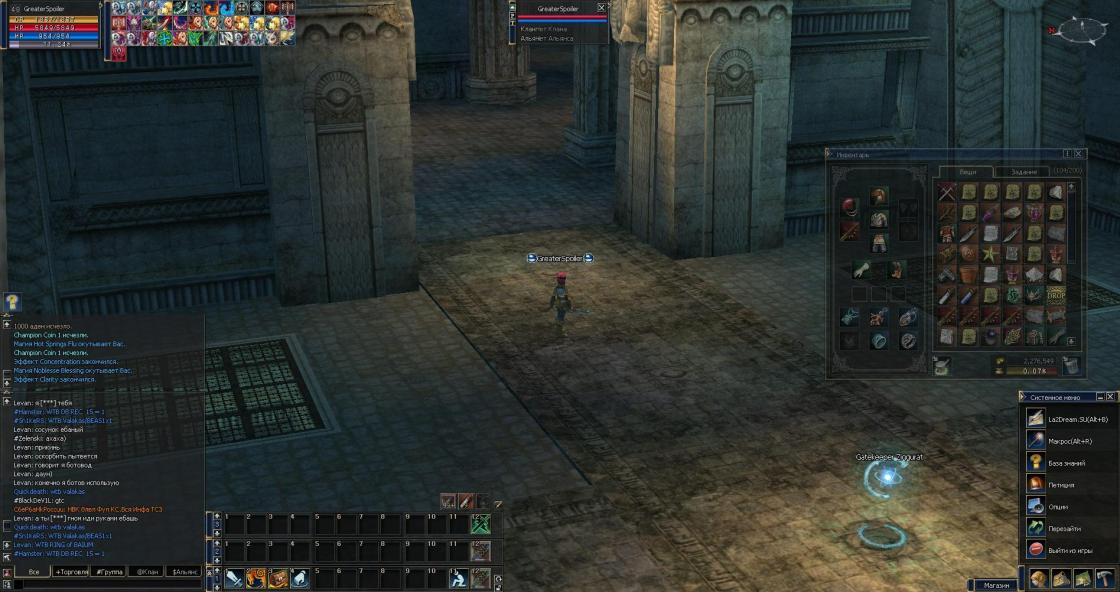The image size is (1120, 592).
Task: Open the Опции settings
Action: coord(1058,507)
